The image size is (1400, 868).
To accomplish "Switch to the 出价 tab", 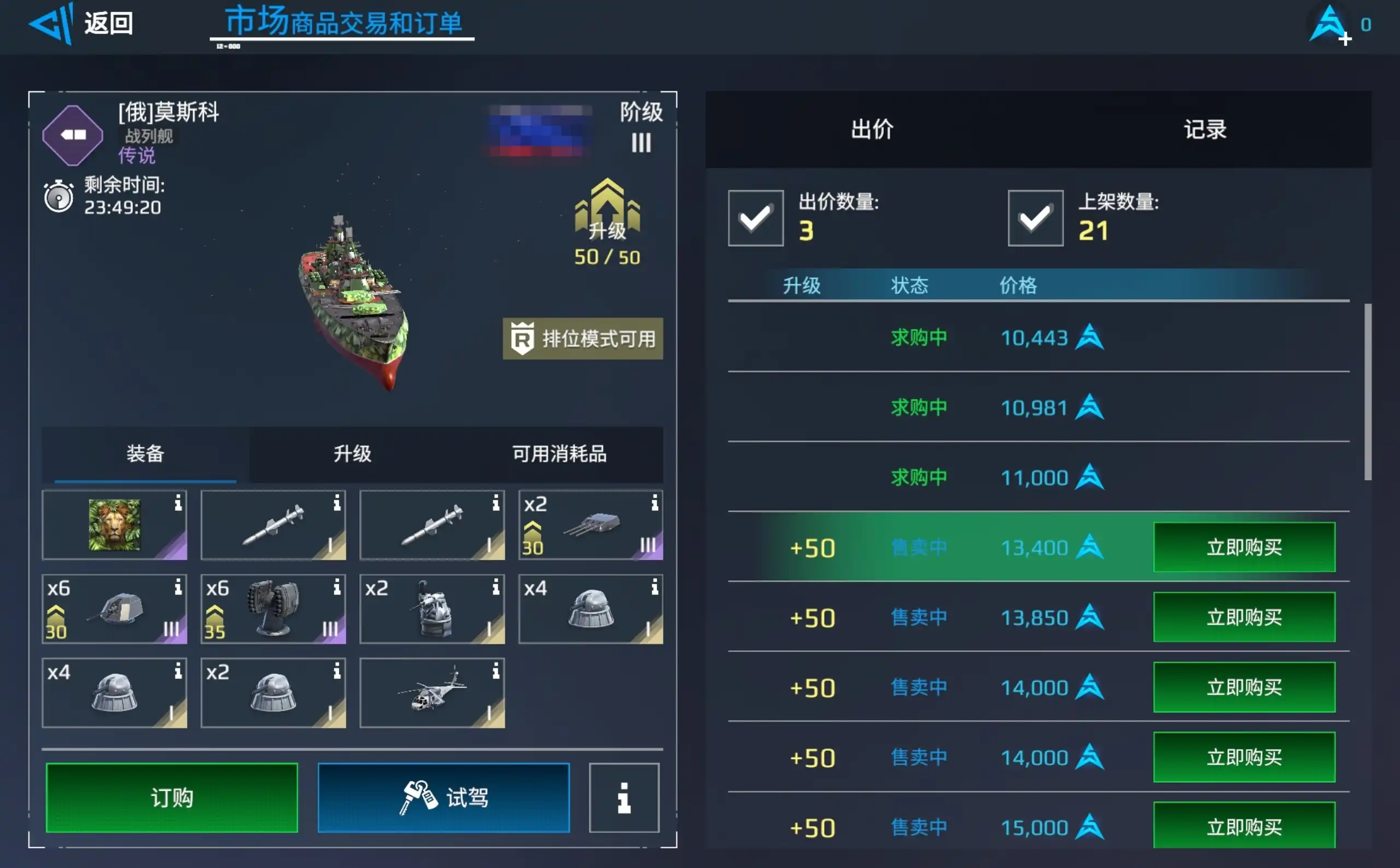I will [871, 130].
